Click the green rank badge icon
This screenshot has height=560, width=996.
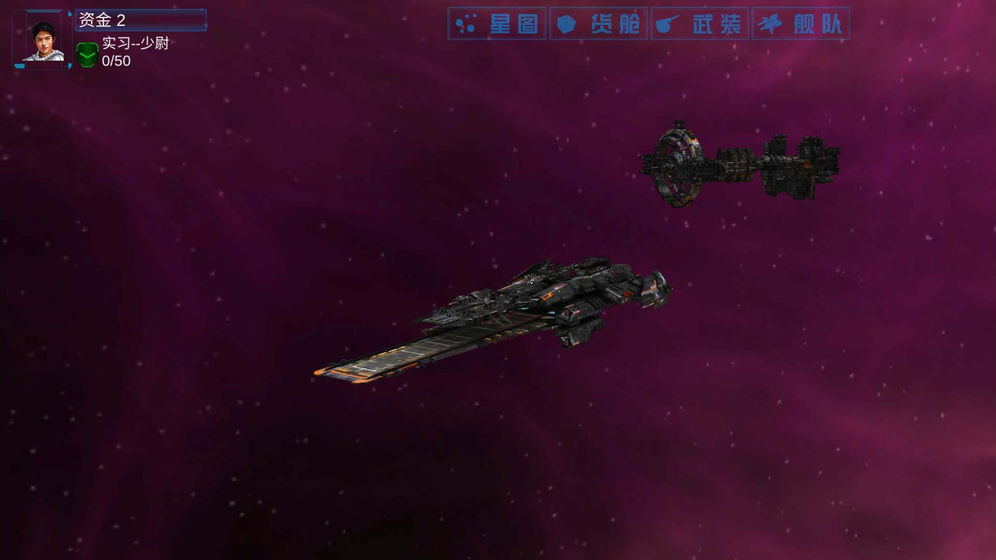tap(87, 55)
